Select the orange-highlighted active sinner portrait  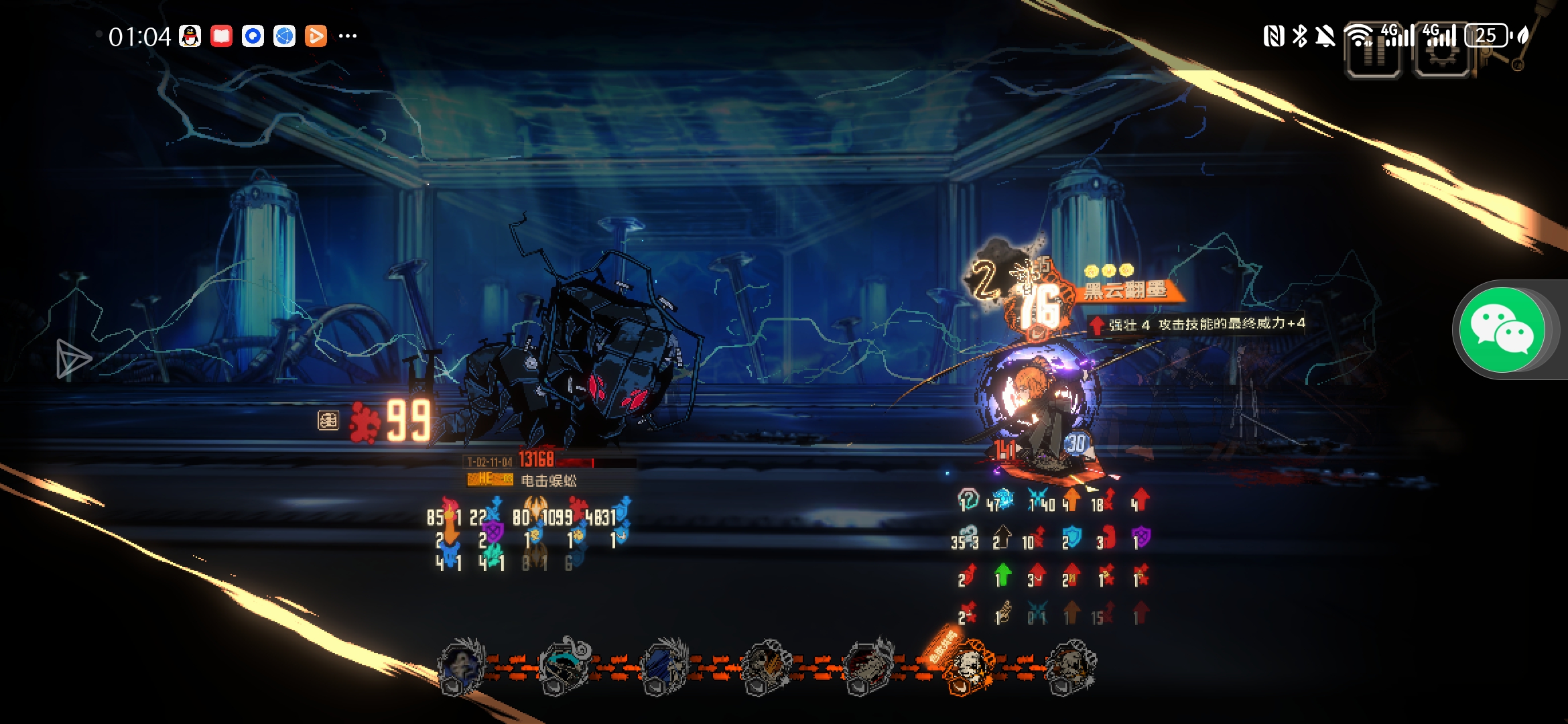click(x=967, y=666)
